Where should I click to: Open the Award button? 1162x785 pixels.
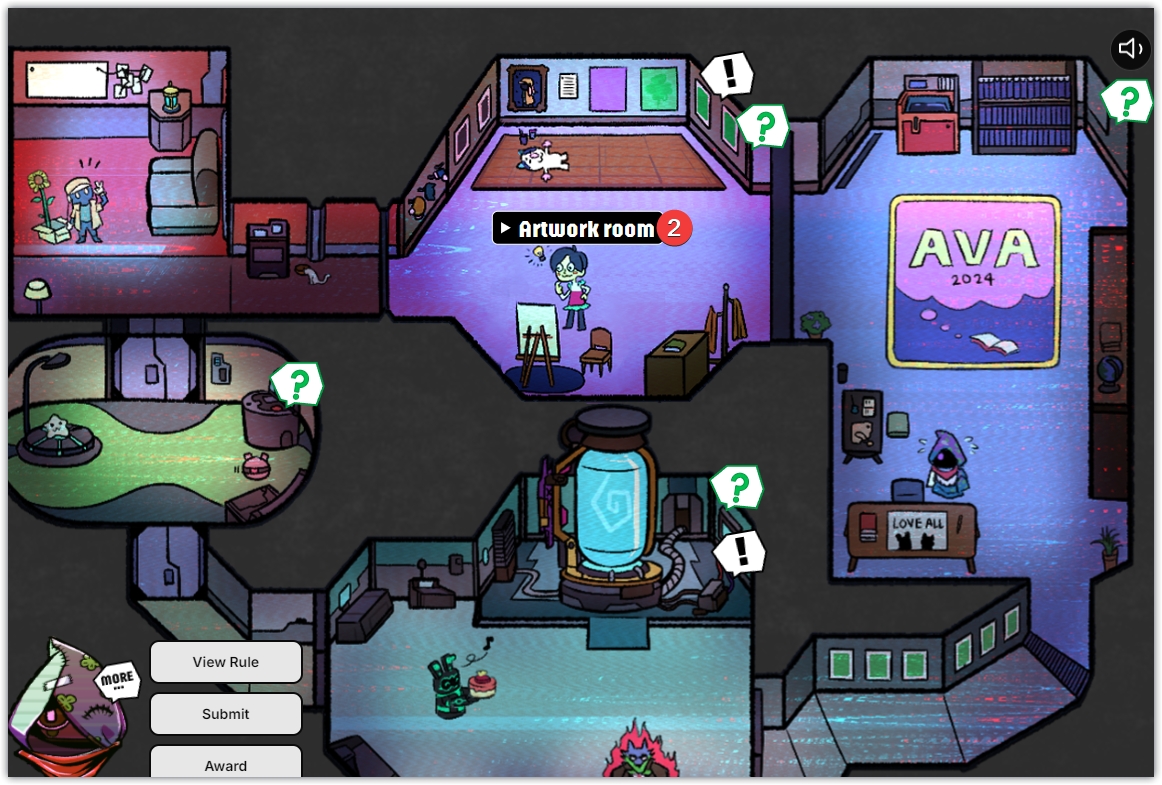(226, 764)
